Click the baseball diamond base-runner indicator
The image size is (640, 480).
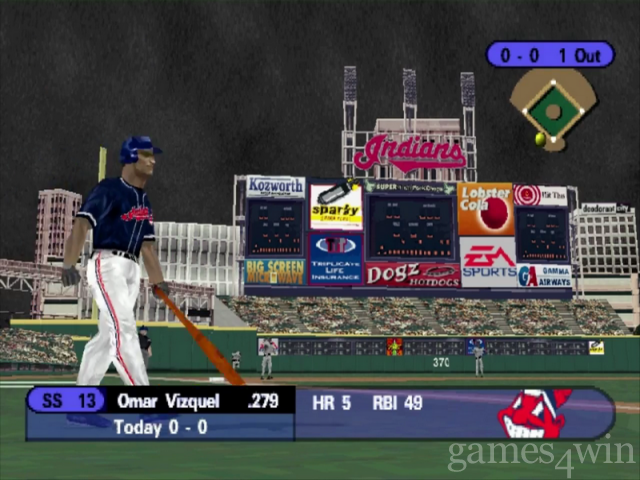tap(552, 105)
